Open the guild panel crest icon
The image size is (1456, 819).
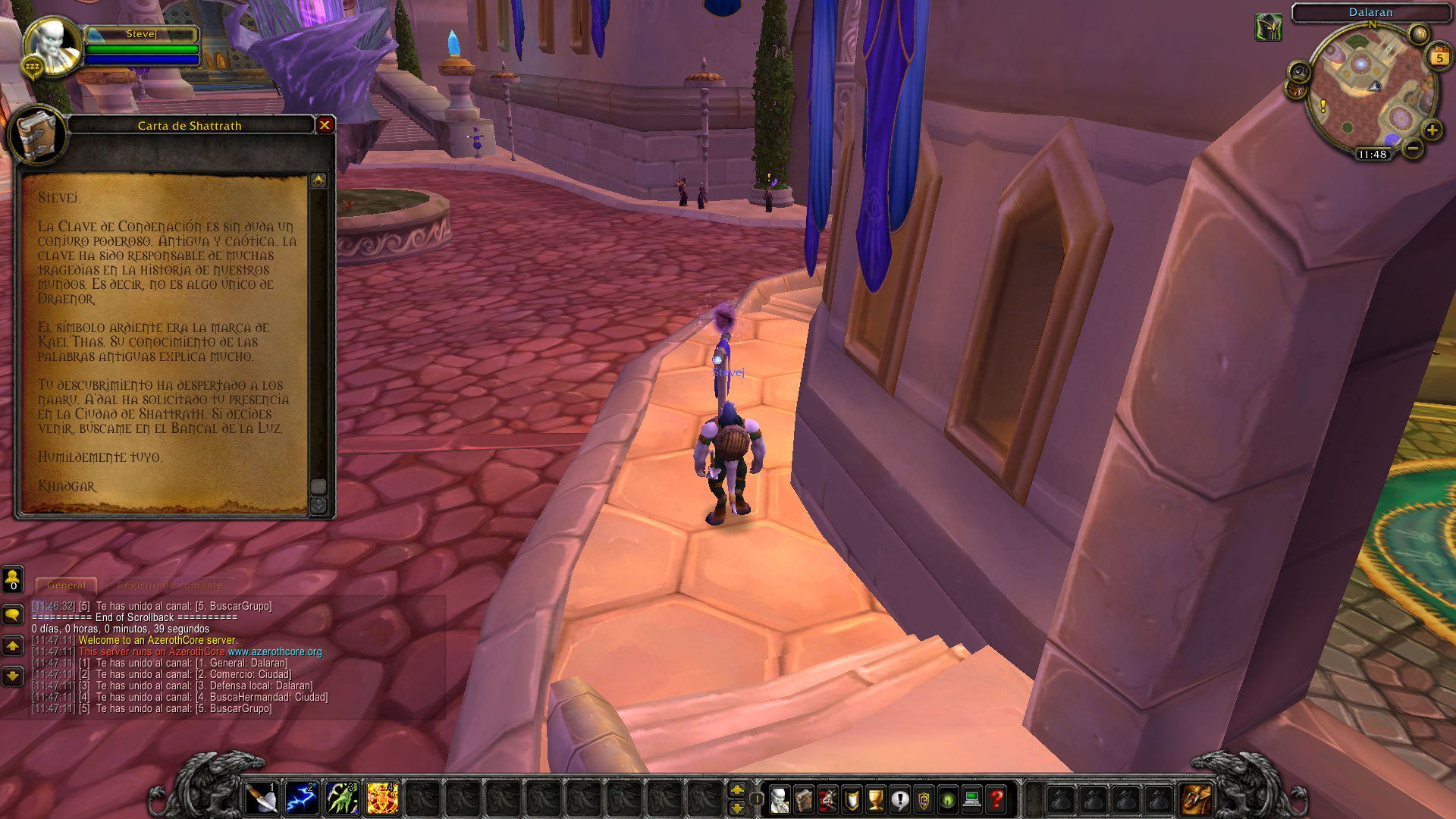923,800
